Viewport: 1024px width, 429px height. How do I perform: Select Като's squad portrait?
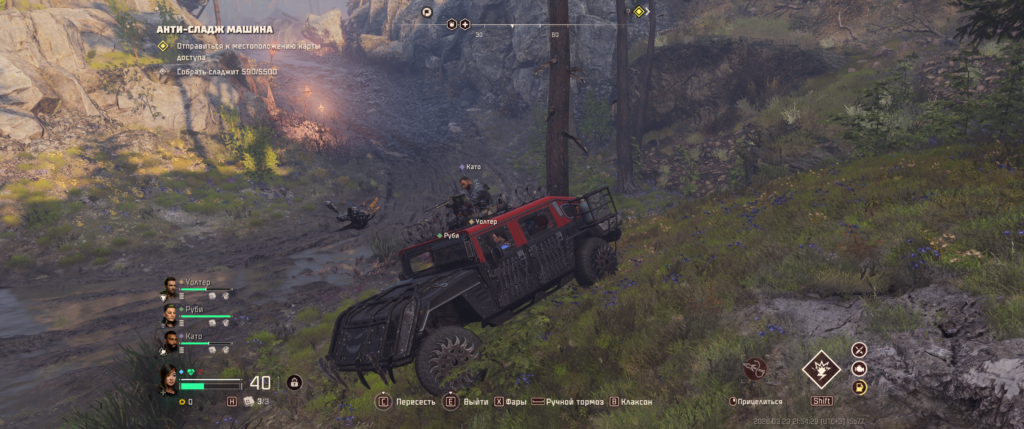click(171, 341)
